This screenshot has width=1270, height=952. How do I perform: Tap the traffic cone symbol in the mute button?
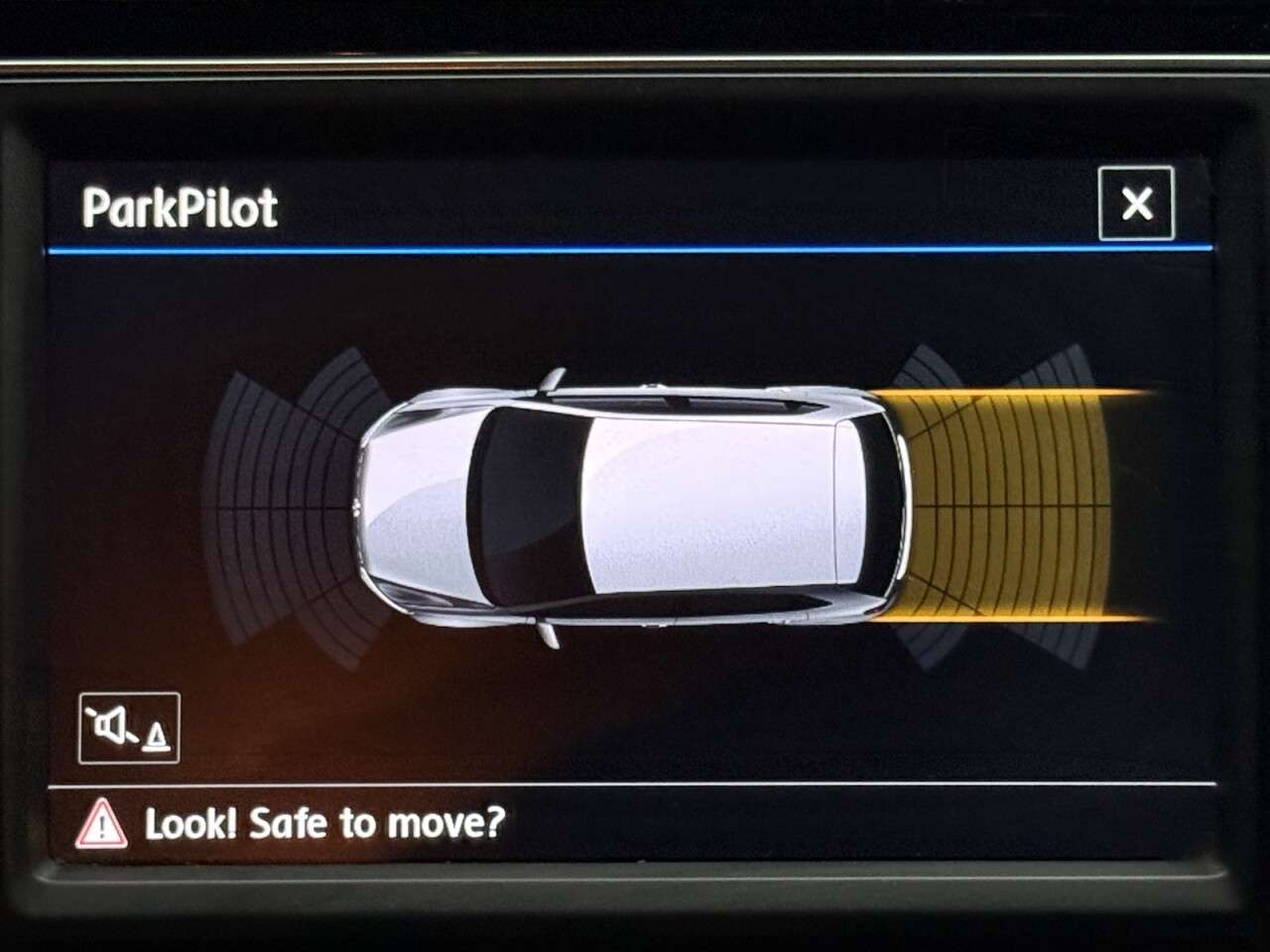(x=155, y=738)
